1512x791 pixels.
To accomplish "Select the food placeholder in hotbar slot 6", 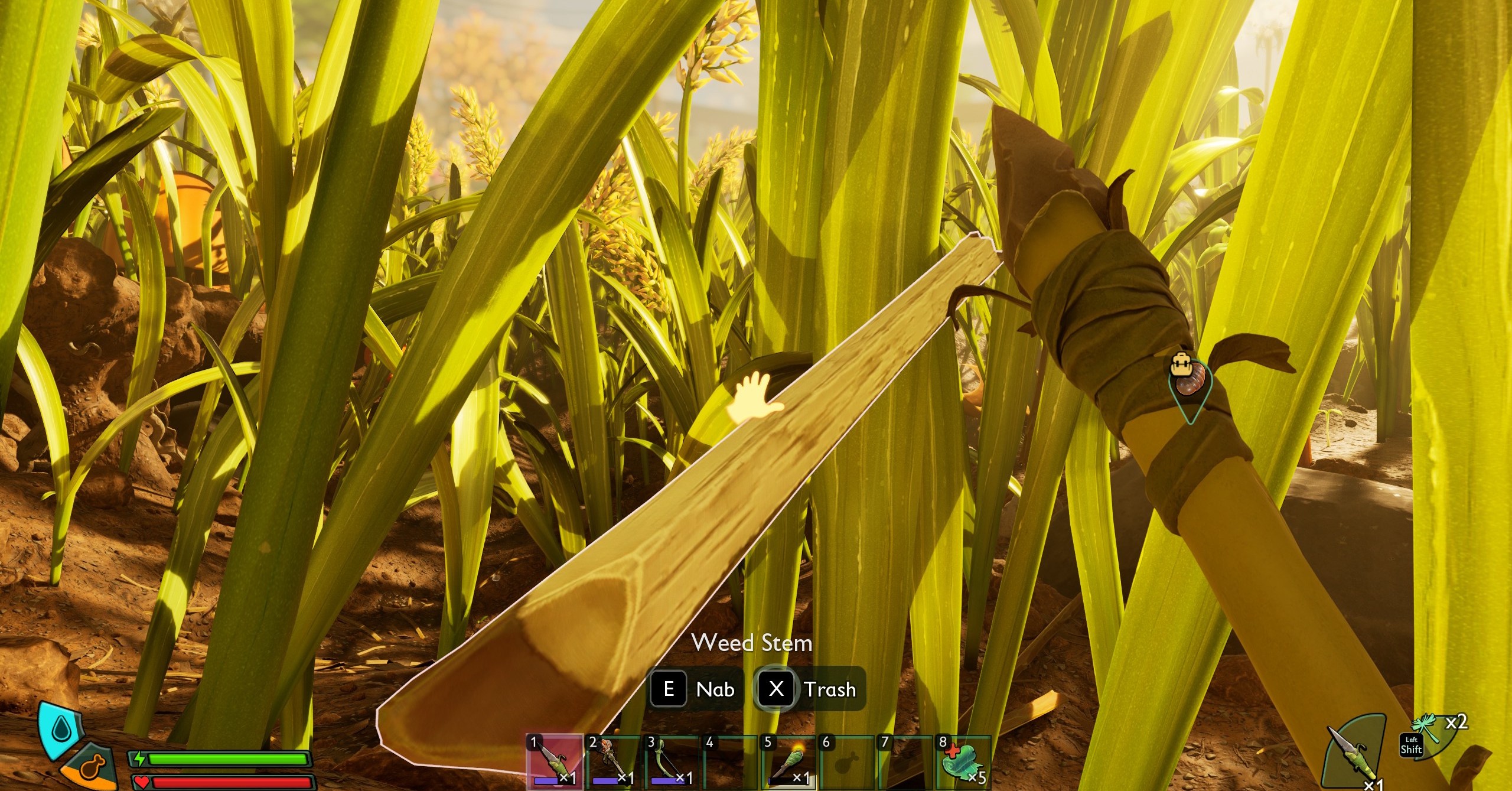I will coord(846,763).
